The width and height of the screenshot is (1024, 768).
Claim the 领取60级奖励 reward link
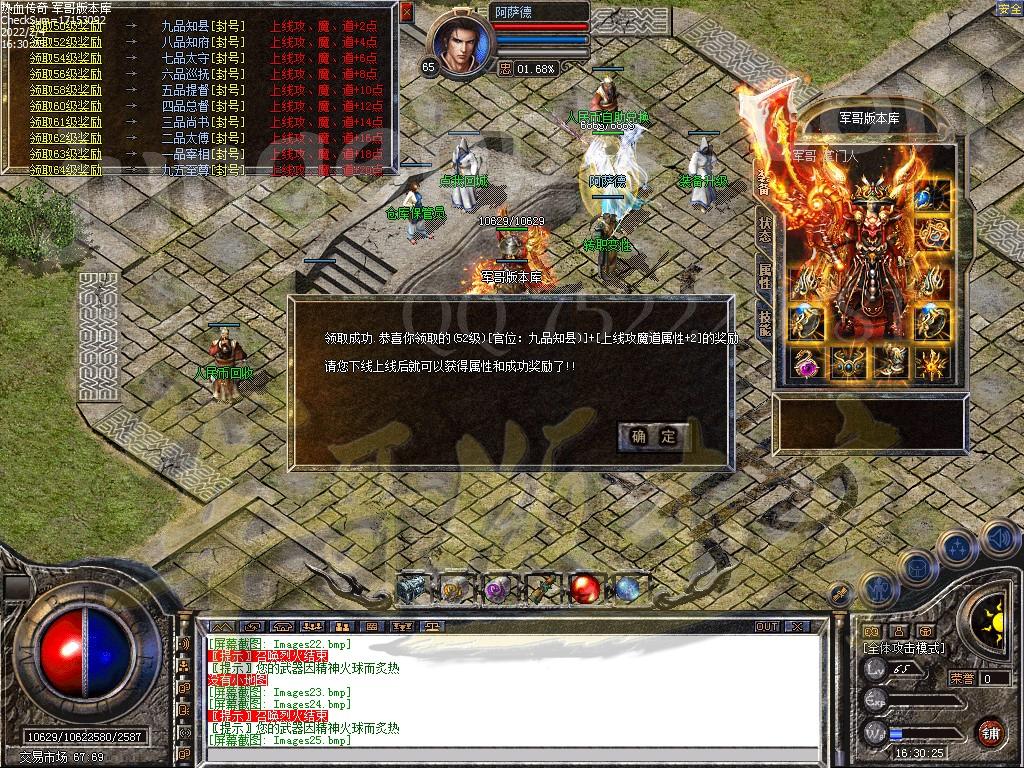tap(66, 106)
